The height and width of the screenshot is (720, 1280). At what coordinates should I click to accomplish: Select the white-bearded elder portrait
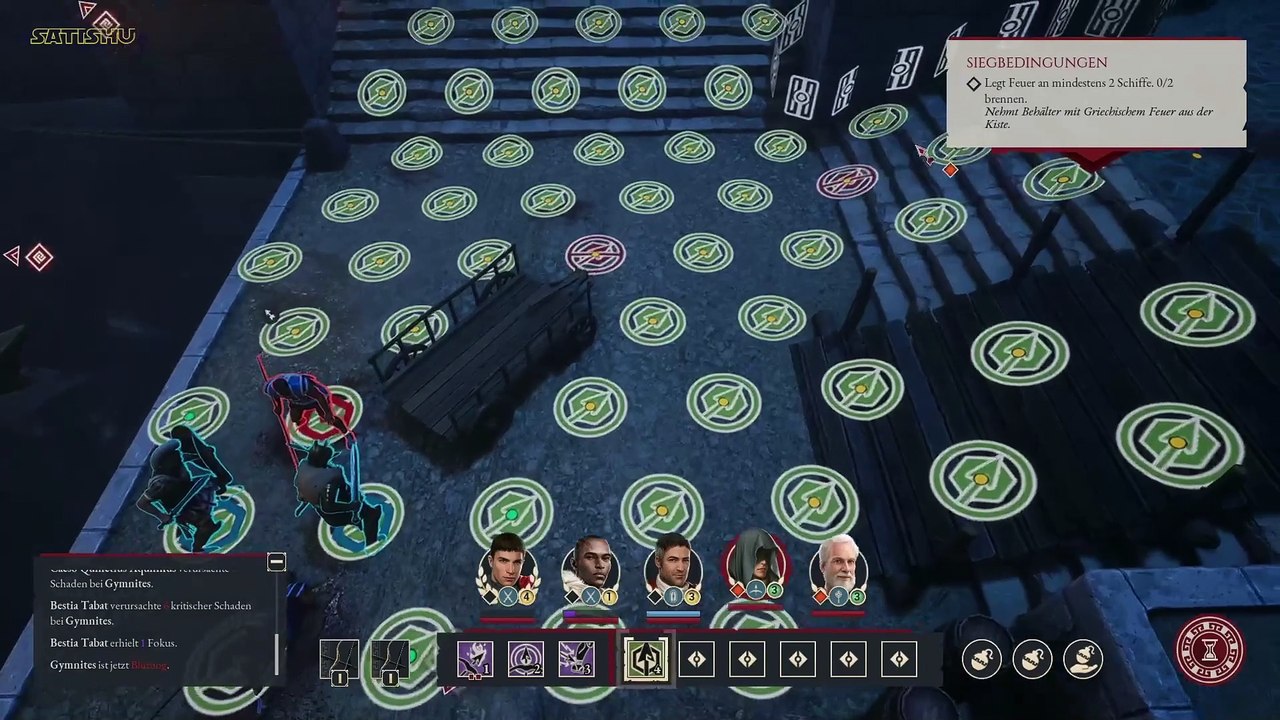click(x=838, y=565)
